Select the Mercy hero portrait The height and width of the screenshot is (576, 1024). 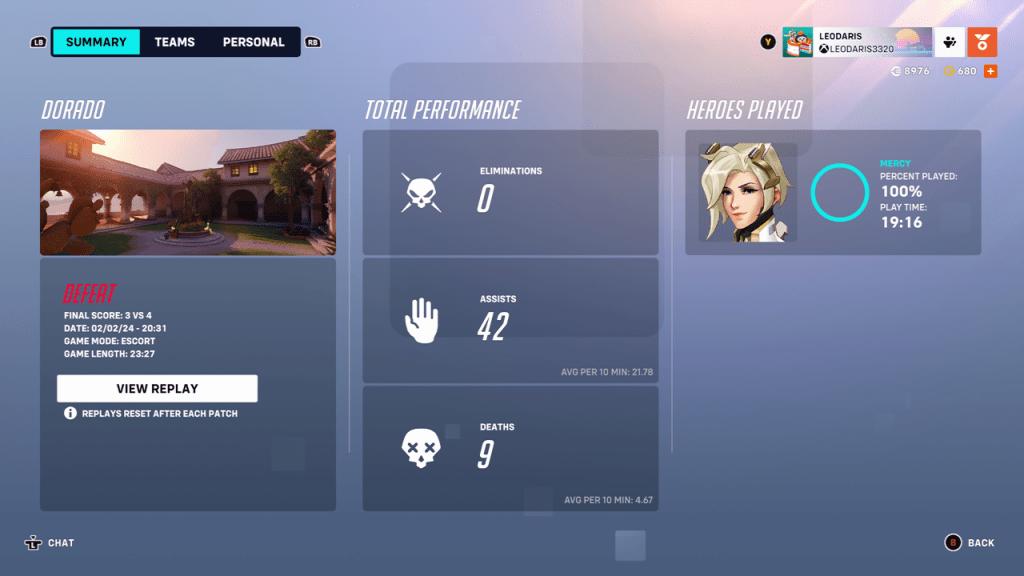747,192
